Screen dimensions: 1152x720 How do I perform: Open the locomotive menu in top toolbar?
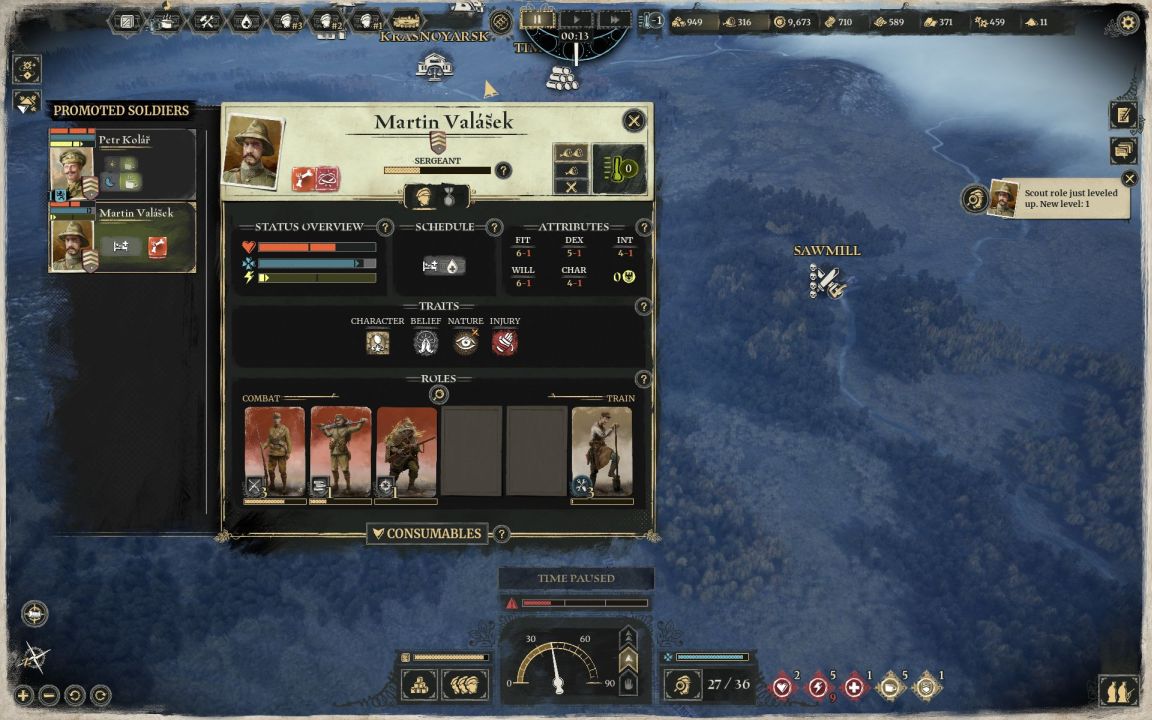coord(407,21)
